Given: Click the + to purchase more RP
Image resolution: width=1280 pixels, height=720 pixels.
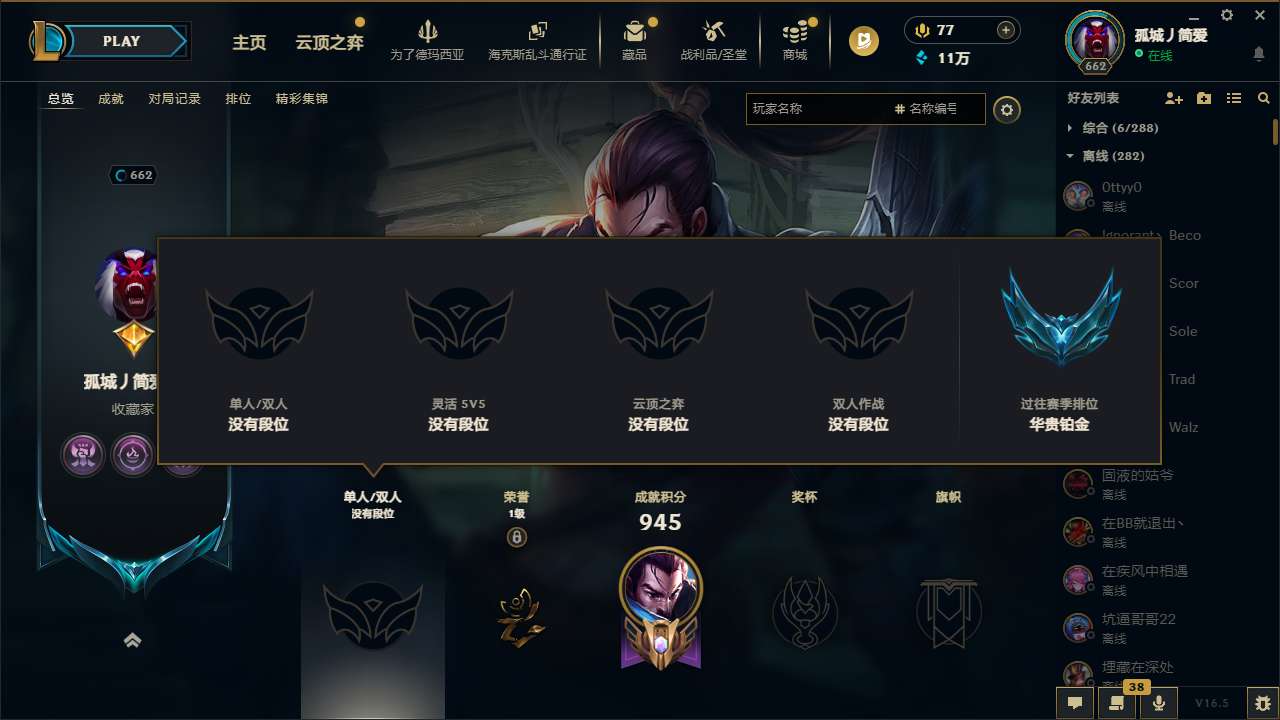Looking at the screenshot, I should tap(1004, 30).
